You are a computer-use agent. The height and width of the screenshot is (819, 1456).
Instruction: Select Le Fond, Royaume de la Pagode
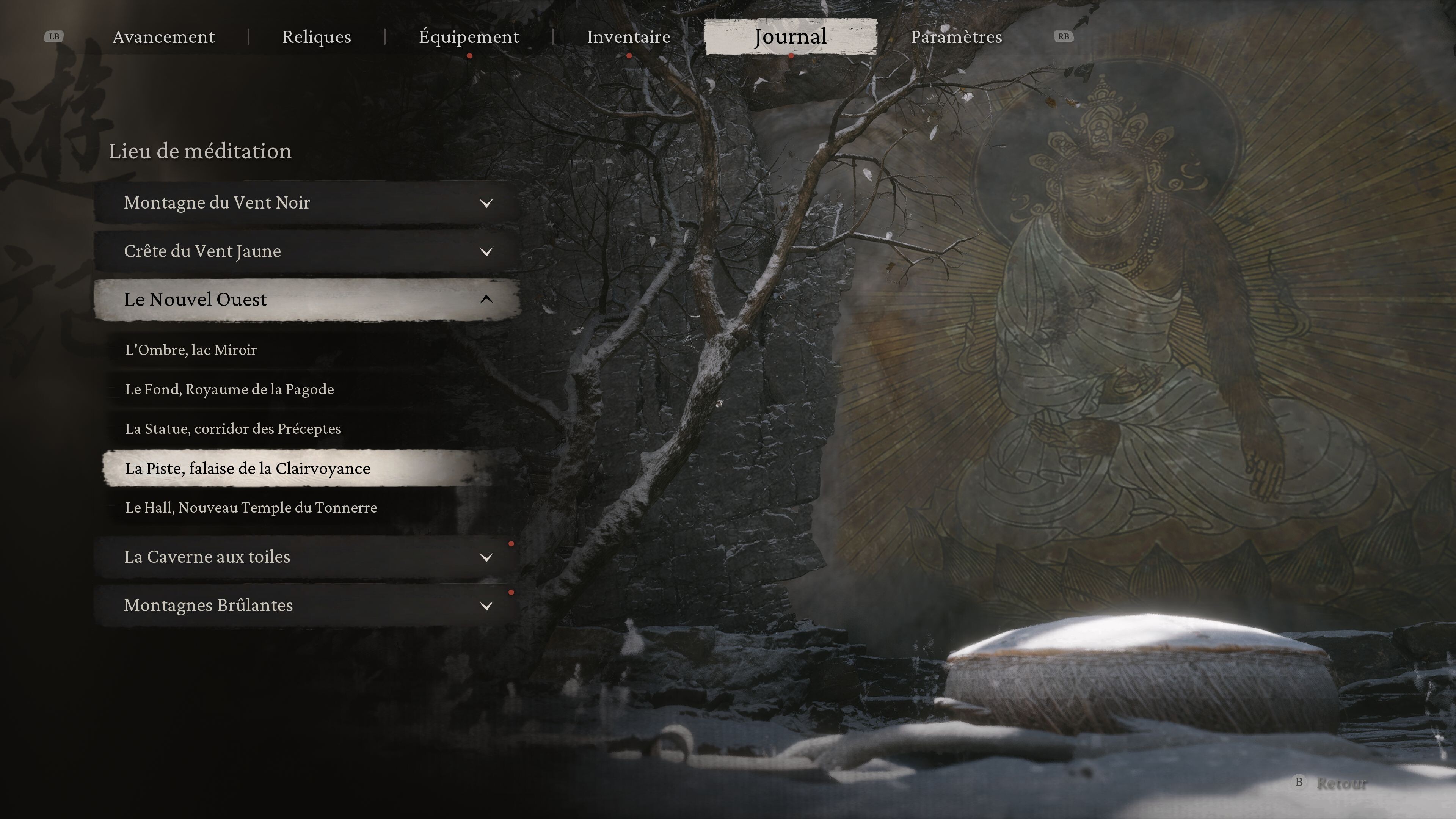point(229,389)
